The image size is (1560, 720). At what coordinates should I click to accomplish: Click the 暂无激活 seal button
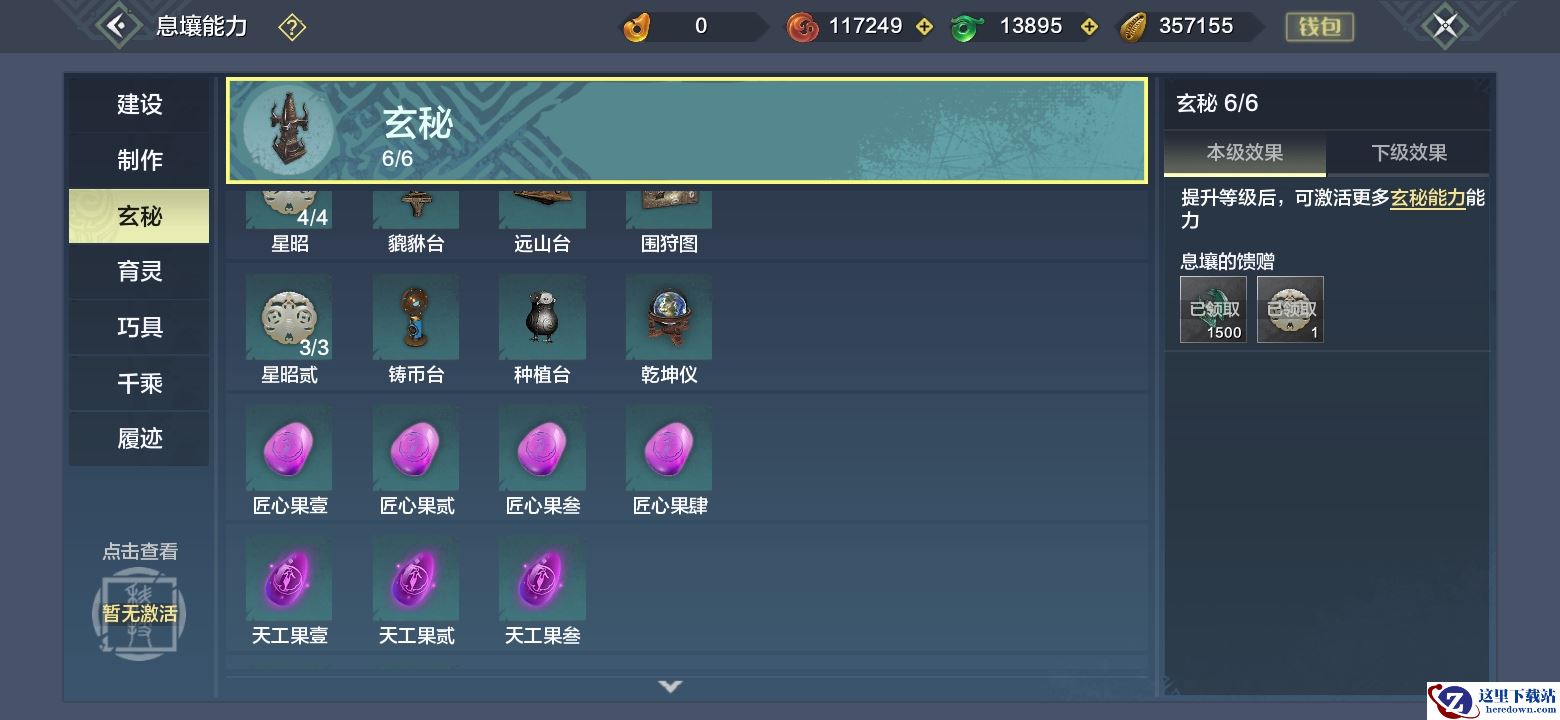pos(139,612)
